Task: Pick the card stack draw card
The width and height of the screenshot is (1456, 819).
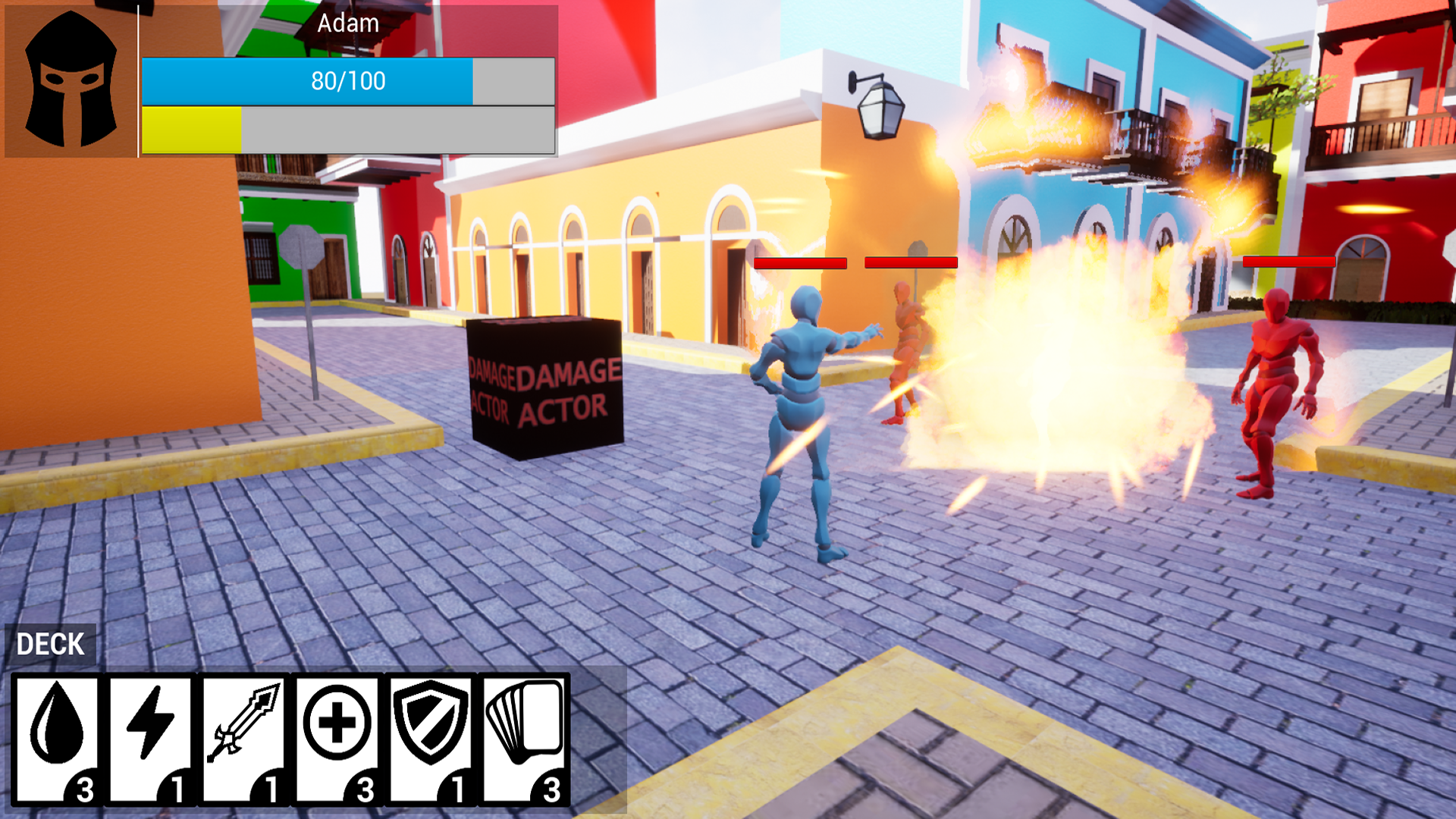Action: coord(525,739)
